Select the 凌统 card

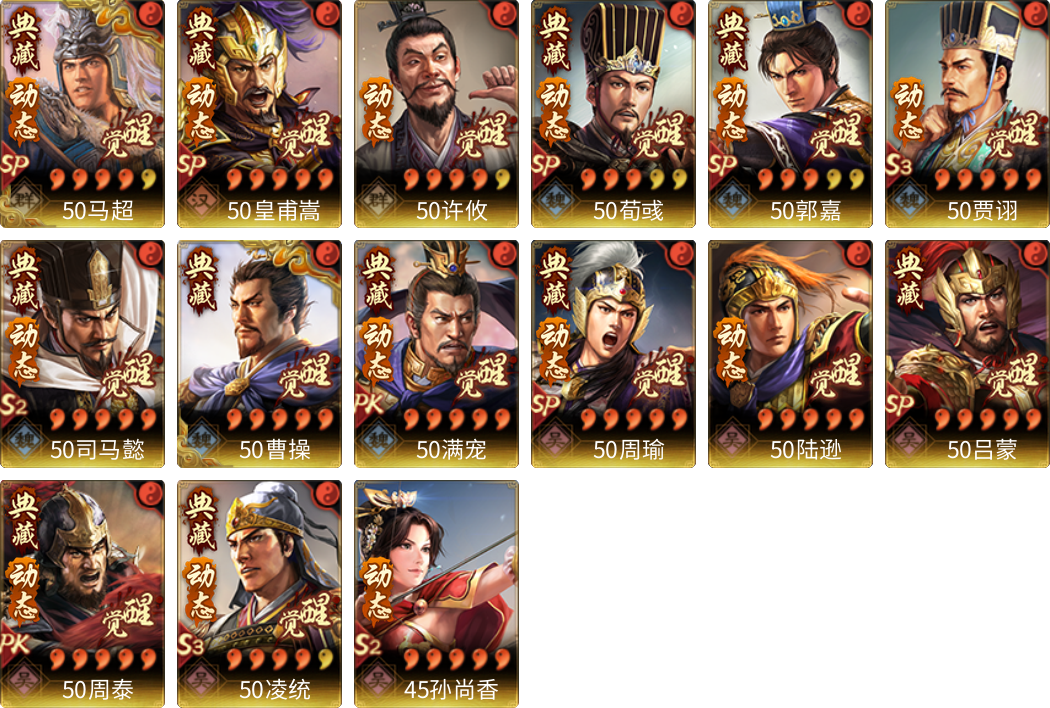pyautogui.click(x=259, y=593)
